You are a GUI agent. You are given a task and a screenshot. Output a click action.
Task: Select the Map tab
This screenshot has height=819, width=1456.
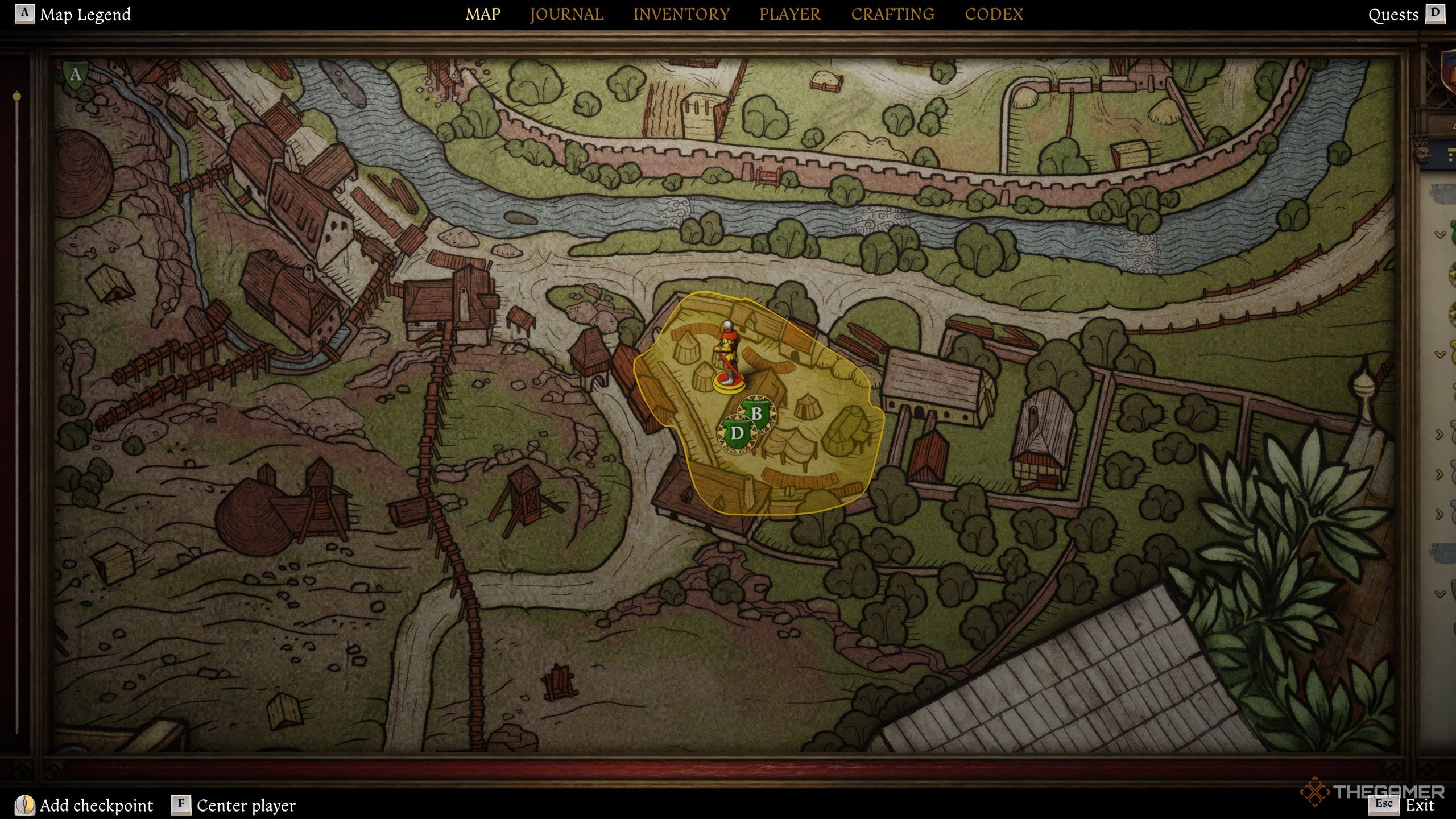pos(483,14)
